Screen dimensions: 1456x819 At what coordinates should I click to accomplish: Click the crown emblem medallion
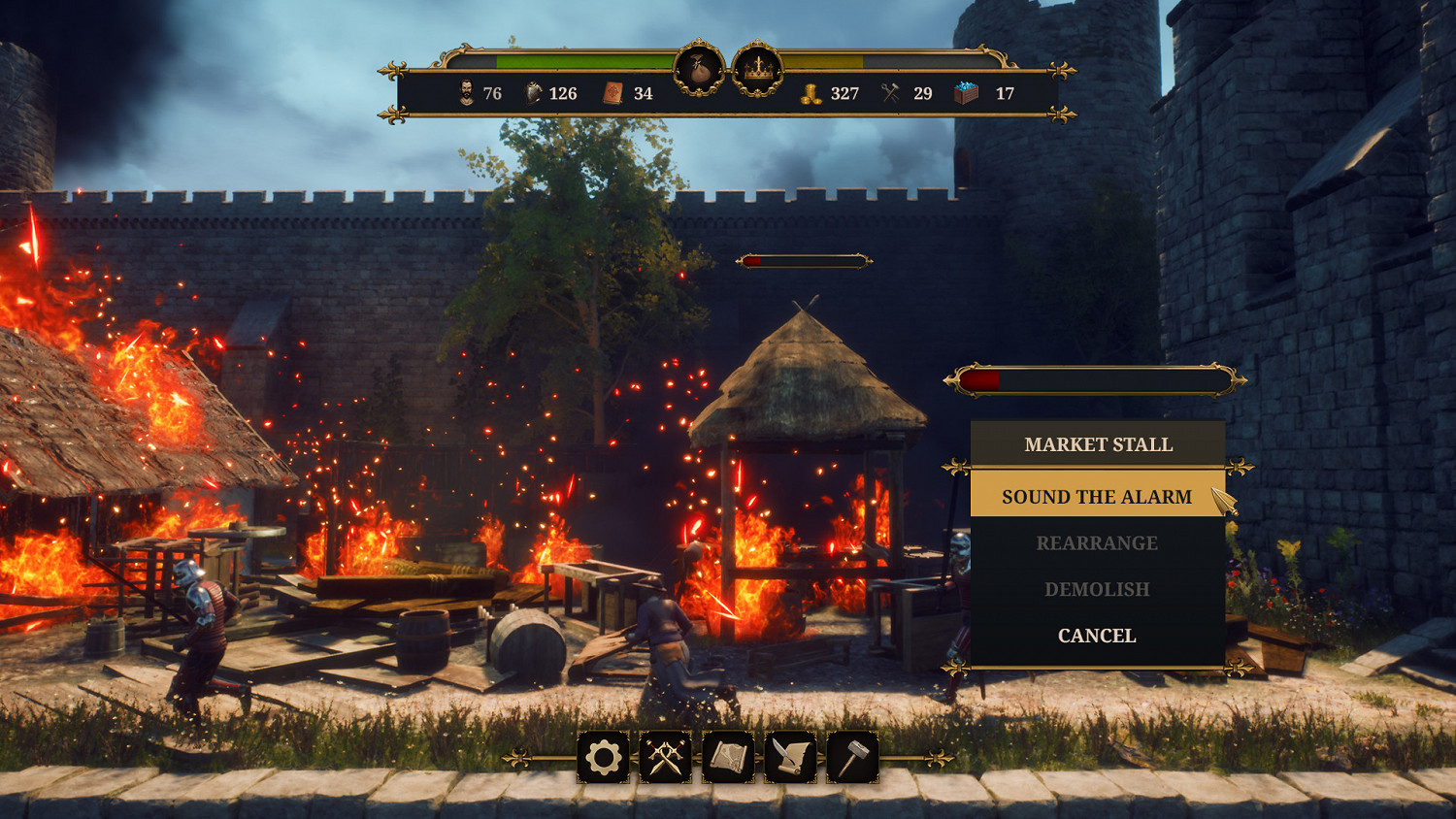click(759, 68)
